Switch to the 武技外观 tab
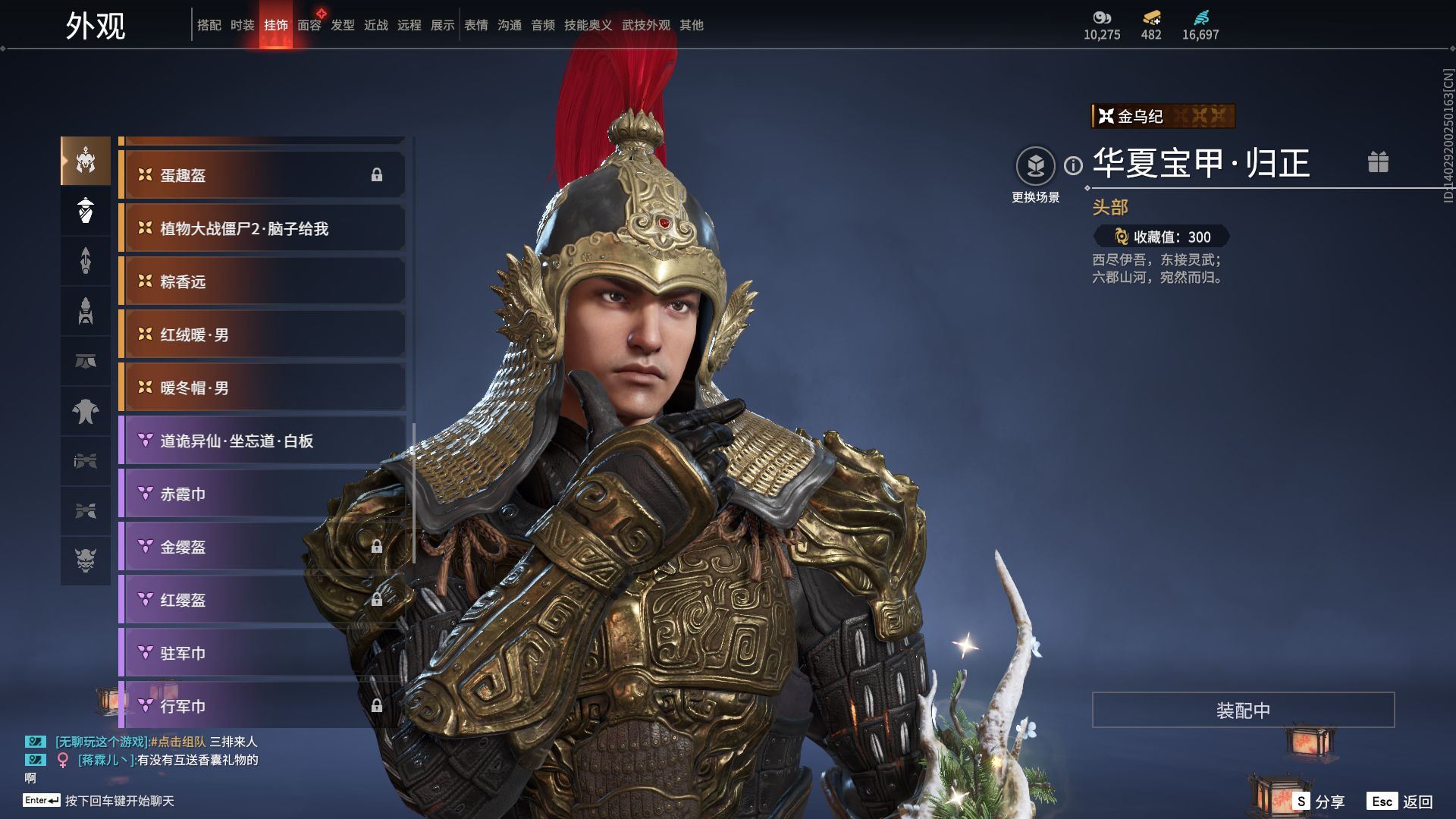This screenshot has height=819, width=1456. coord(645,25)
